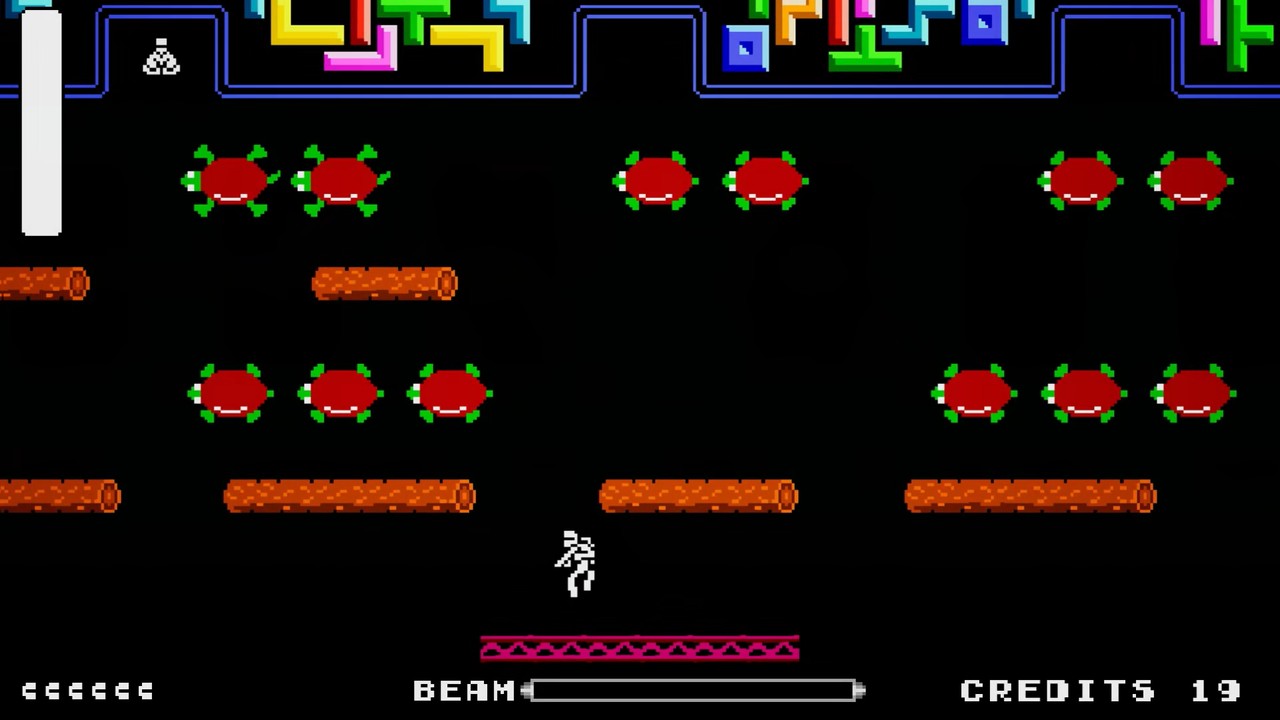Click the BEAM label text
Viewport: 1280px width, 720px height.
coord(465,690)
